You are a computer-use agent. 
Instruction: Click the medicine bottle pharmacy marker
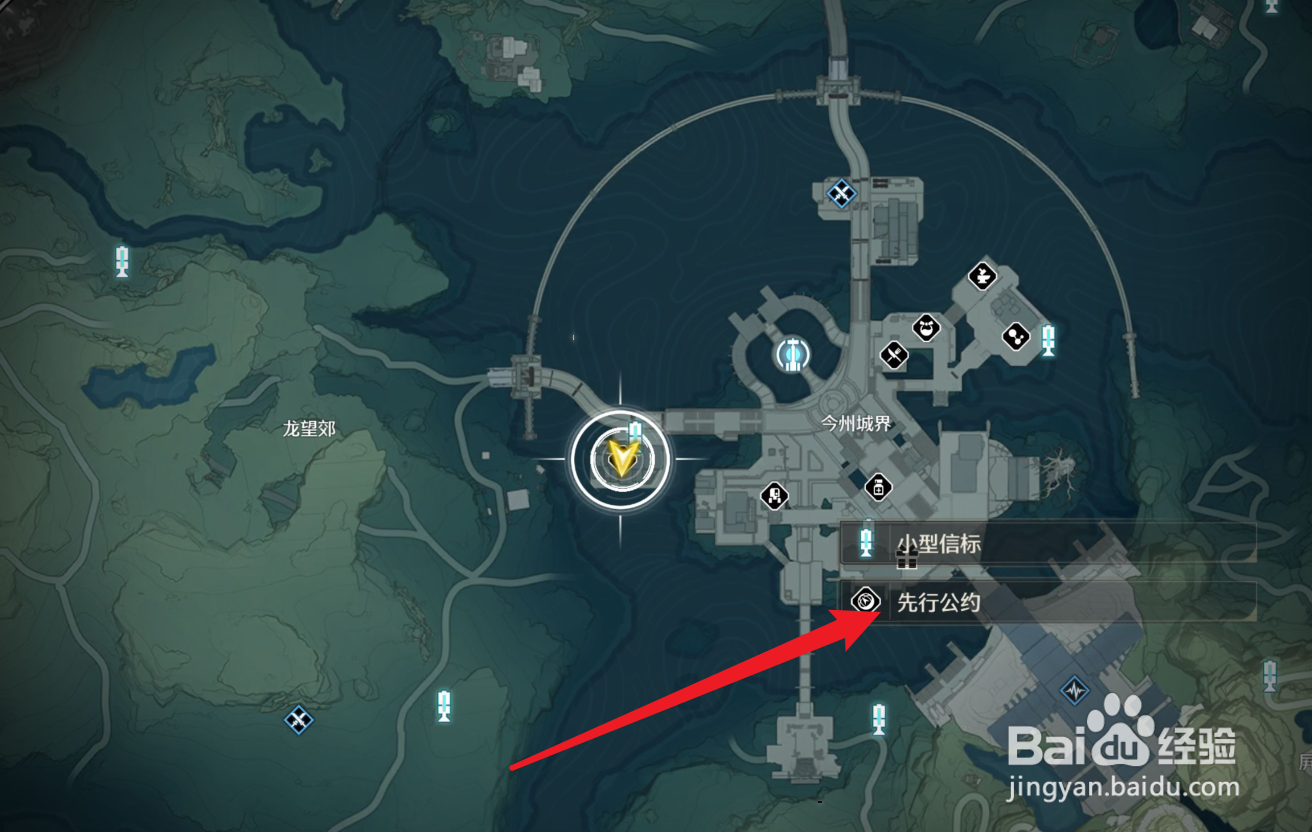coord(877,487)
